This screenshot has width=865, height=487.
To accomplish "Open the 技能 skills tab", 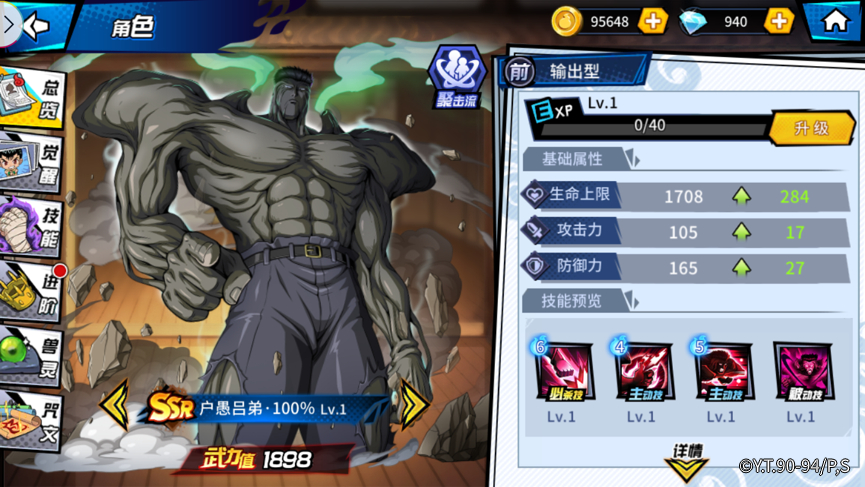I will tap(32, 226).
